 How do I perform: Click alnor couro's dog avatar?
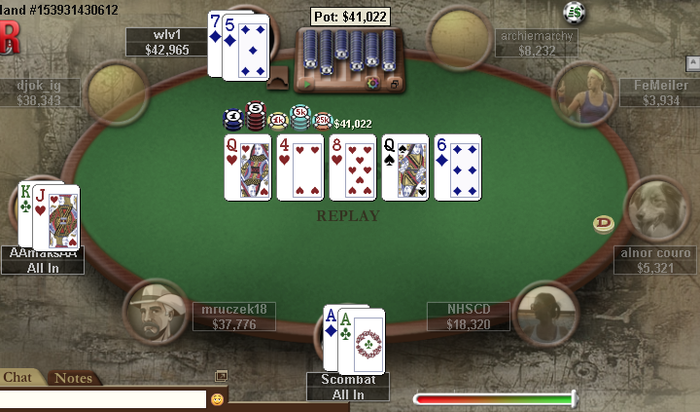coord(655,208)
